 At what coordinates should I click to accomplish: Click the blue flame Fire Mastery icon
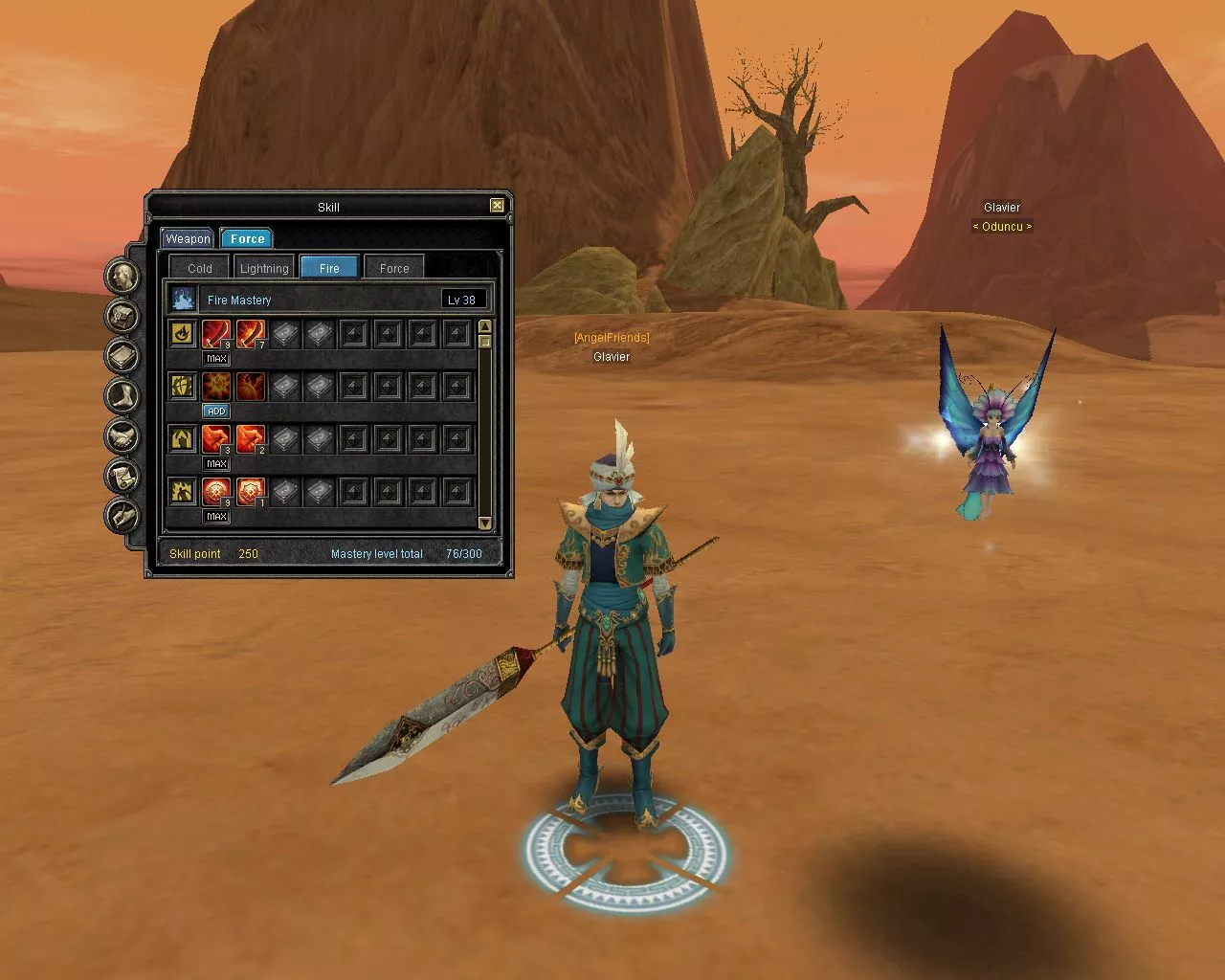click(x=183, y=300)
